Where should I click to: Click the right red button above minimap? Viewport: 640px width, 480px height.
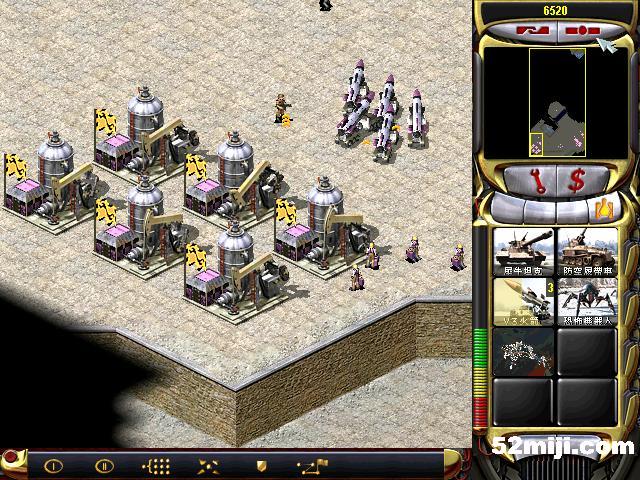[x=577, y=31]
